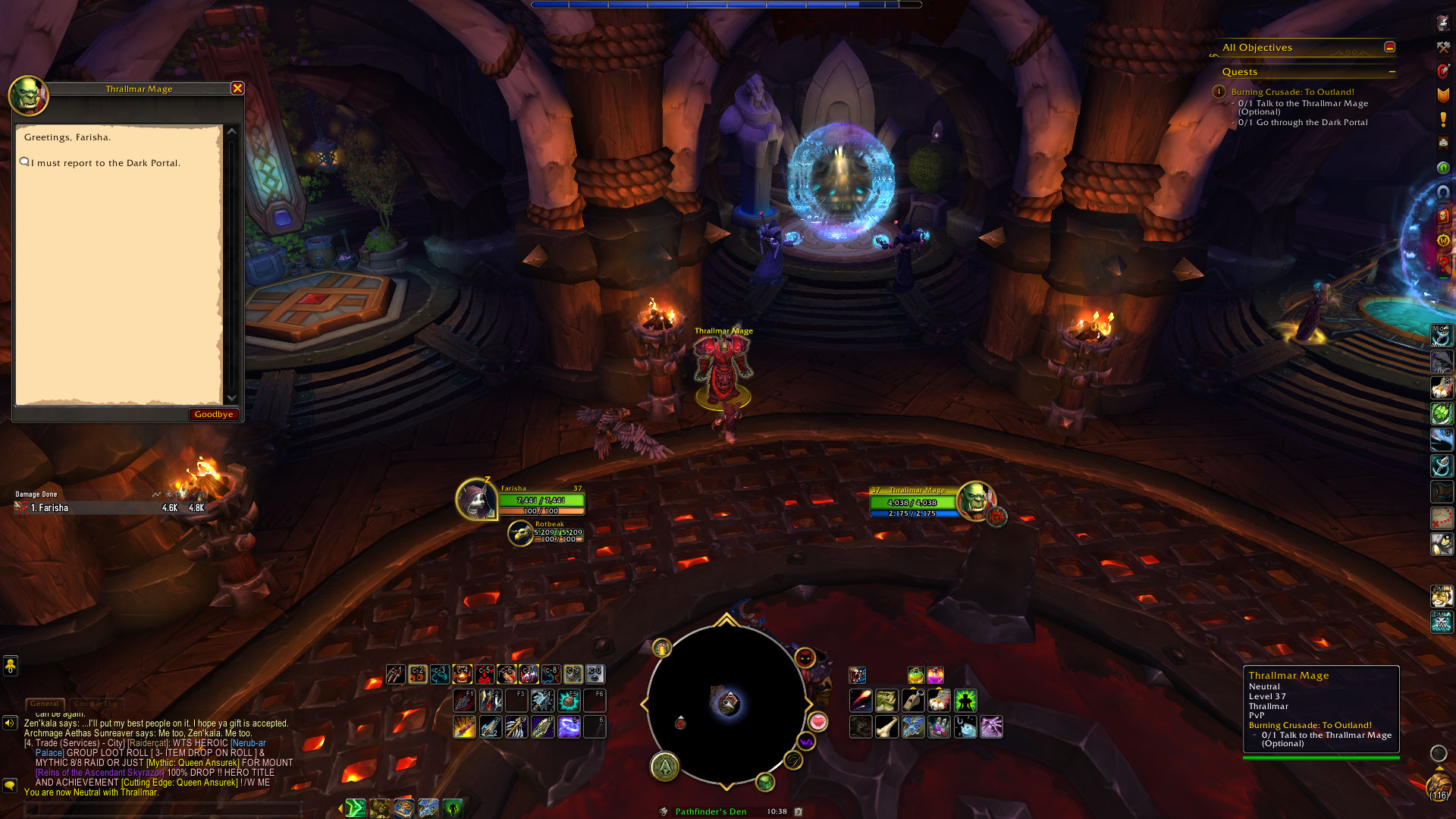The width and height of the screenshot is (1456, 819).
Task: Click the minimap
Action: pyautogui.click(x=726, y=704)
